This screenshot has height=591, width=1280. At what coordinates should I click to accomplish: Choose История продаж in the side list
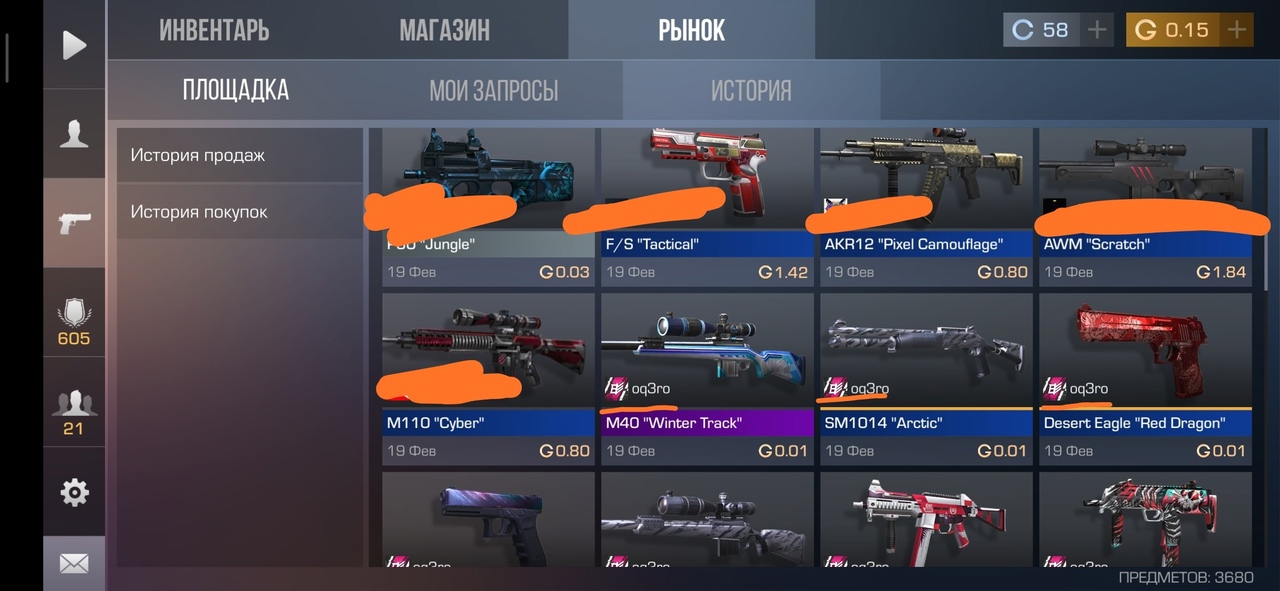pyautogui.click(x=239, y=155)
